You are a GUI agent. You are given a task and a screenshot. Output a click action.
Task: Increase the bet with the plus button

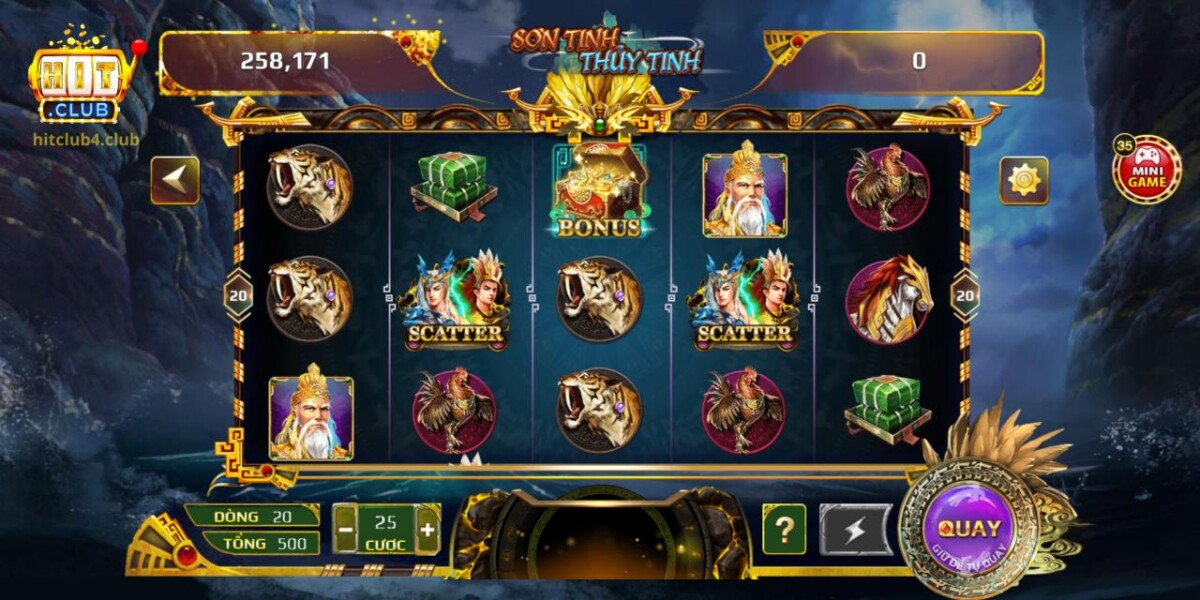(427, 529)
